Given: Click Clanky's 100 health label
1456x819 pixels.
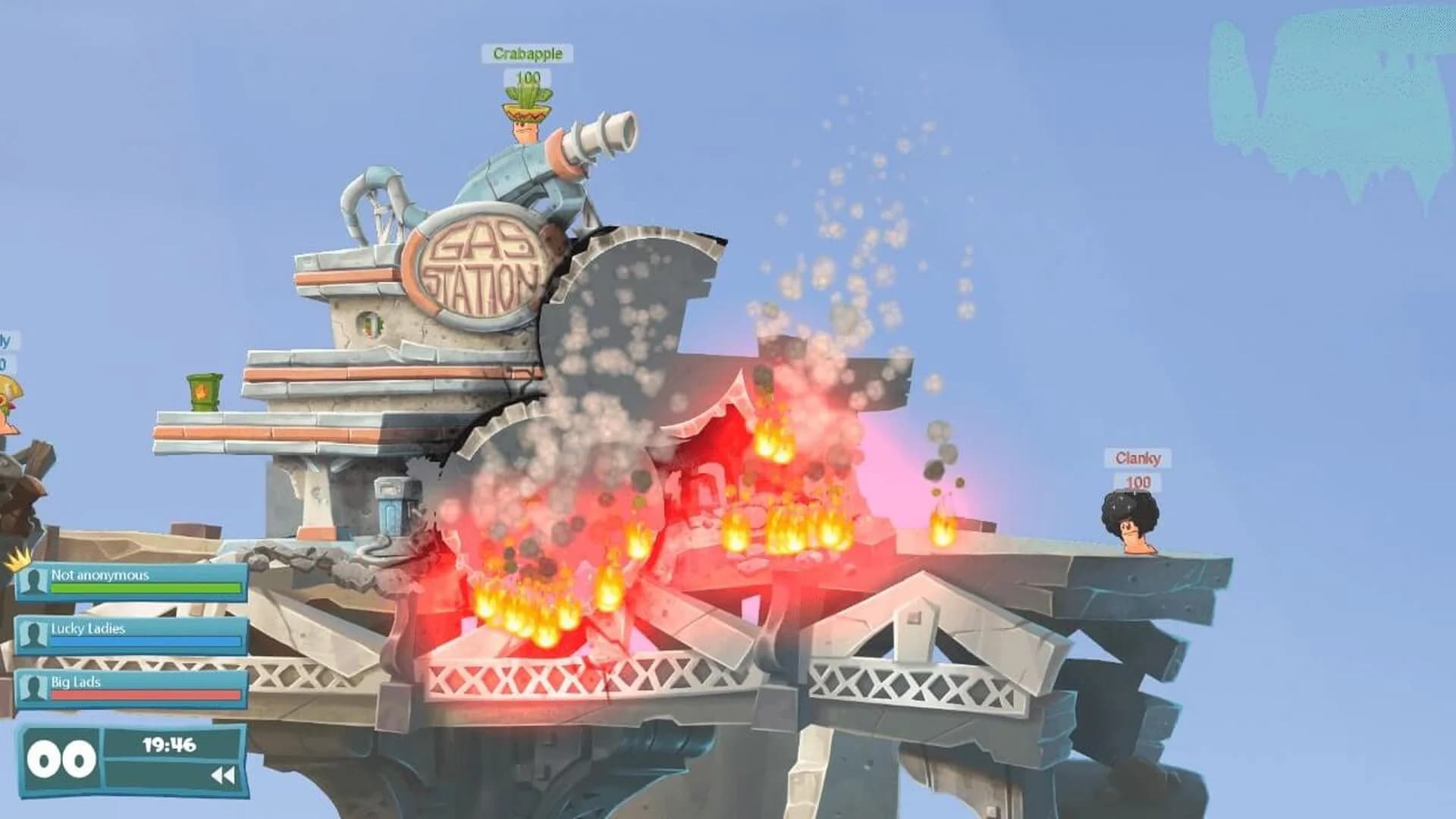Looking at the screenshot, I should (x=1140, y=481).
